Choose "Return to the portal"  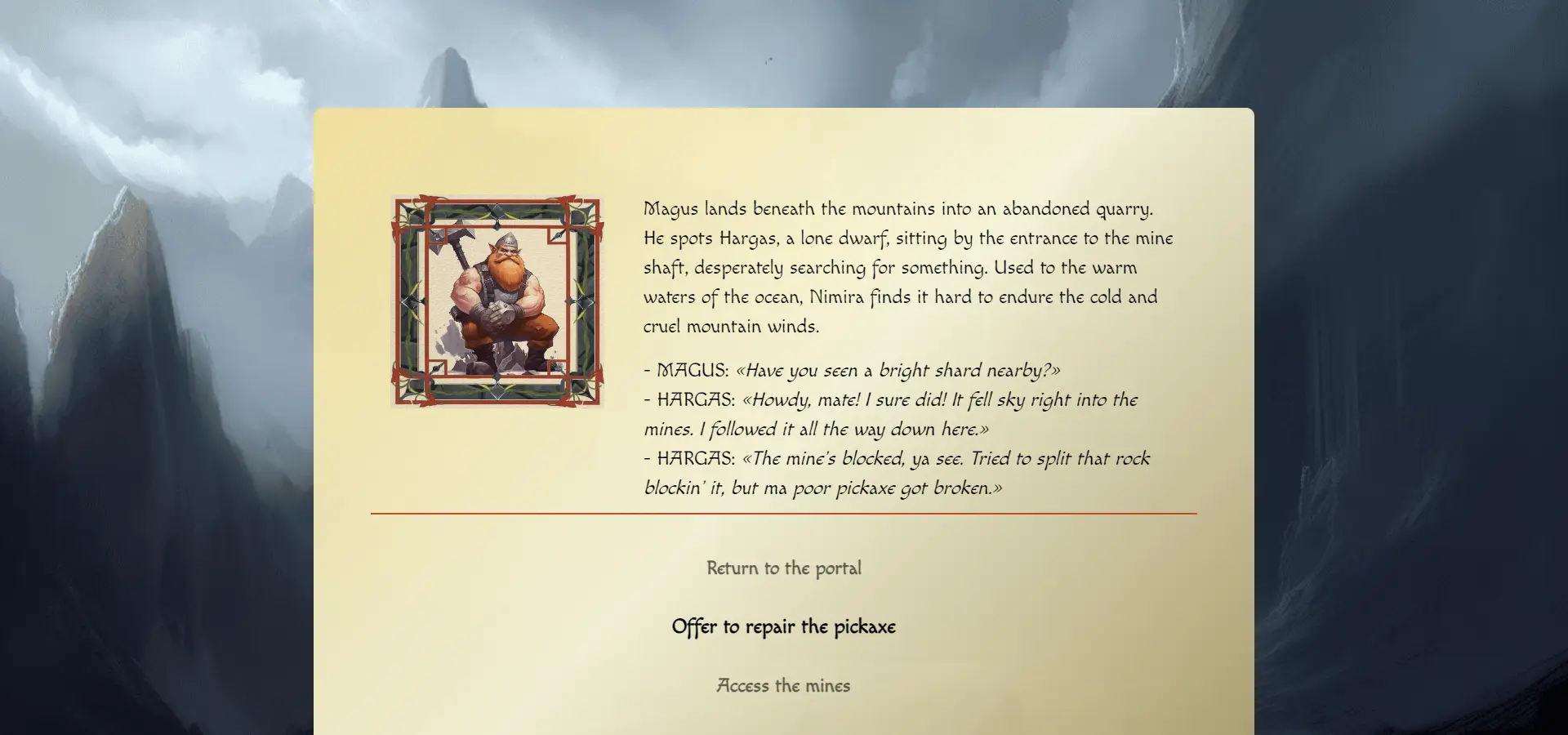[783, 568]
